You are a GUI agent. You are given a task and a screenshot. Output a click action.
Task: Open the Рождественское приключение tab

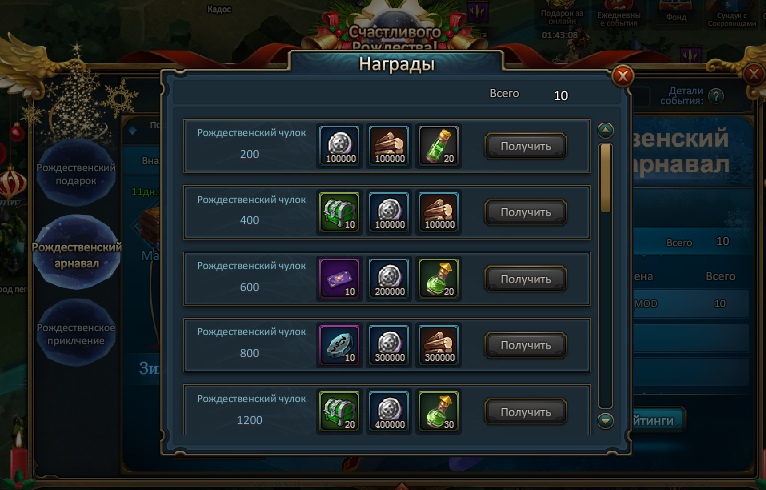77,333
